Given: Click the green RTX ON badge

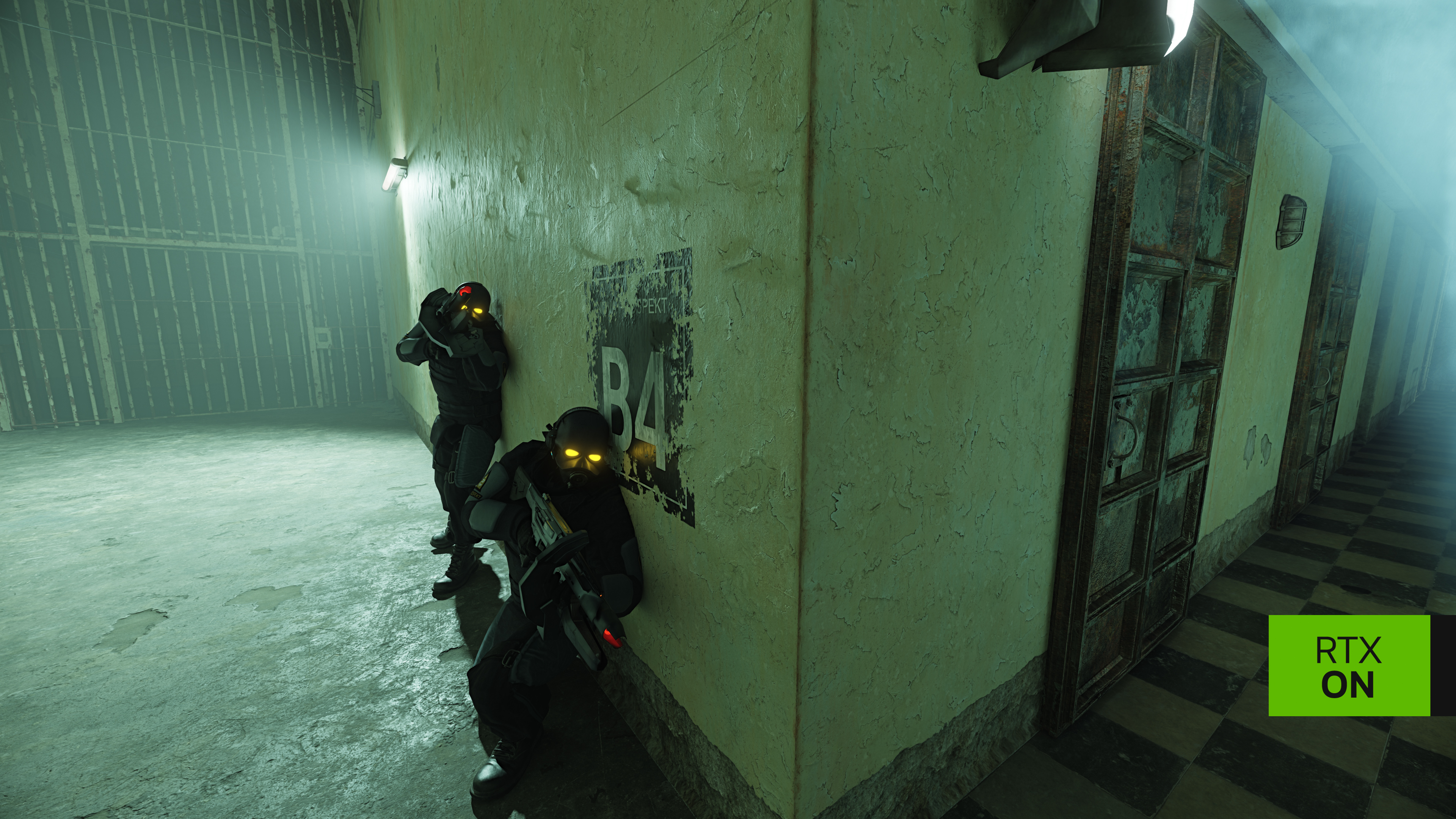Looking at the screenshot, I should click(1349, 665).
